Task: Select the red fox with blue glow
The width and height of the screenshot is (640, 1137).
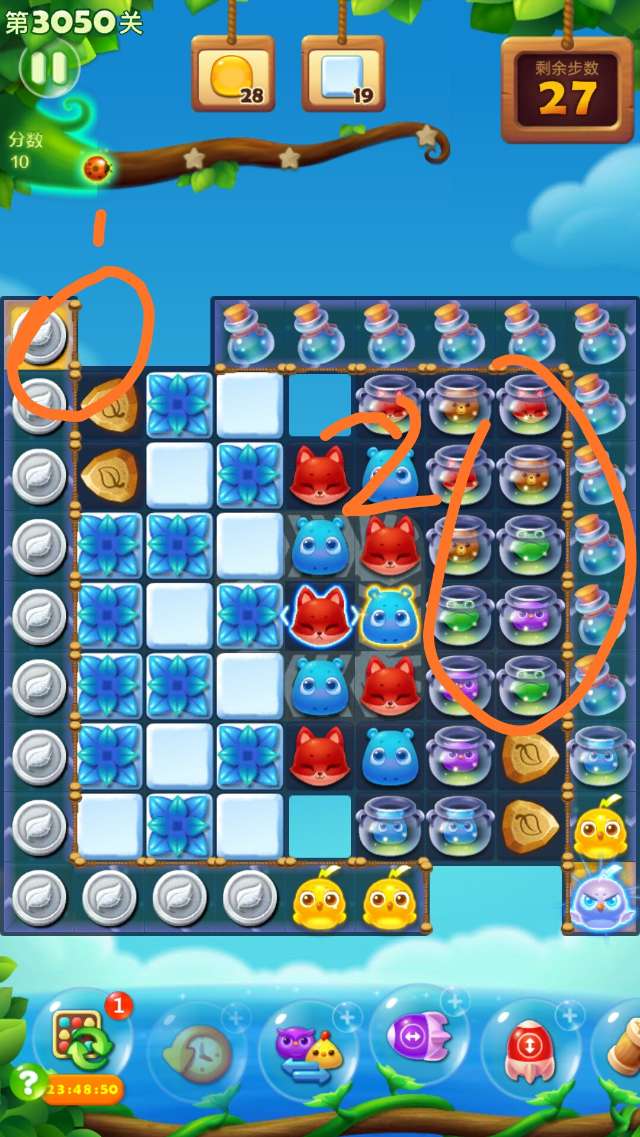Action: coord(320,615)
